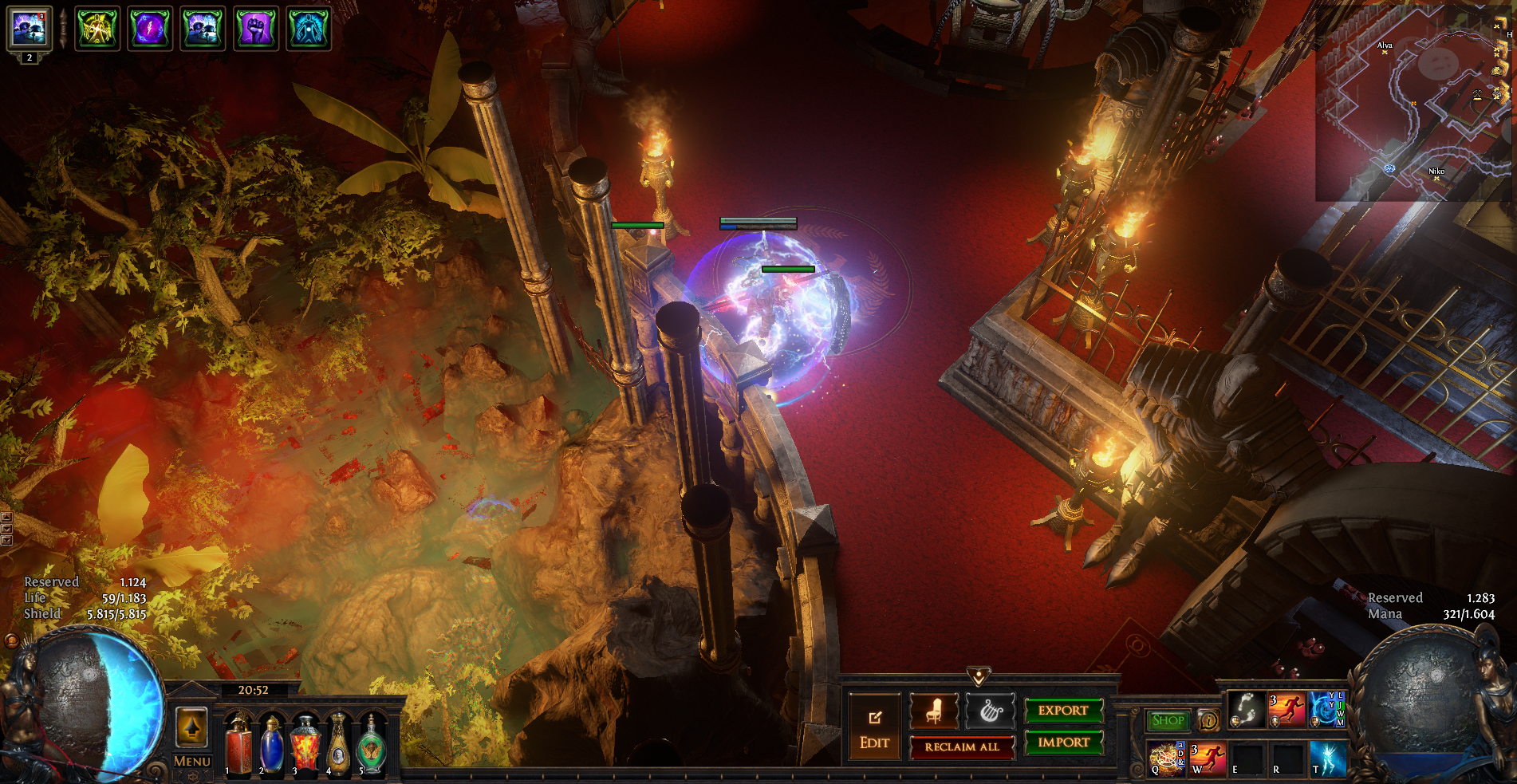This screenshot has height=784, width=1517.
Task: Open the chair decorations button
Action: [934, 711]
